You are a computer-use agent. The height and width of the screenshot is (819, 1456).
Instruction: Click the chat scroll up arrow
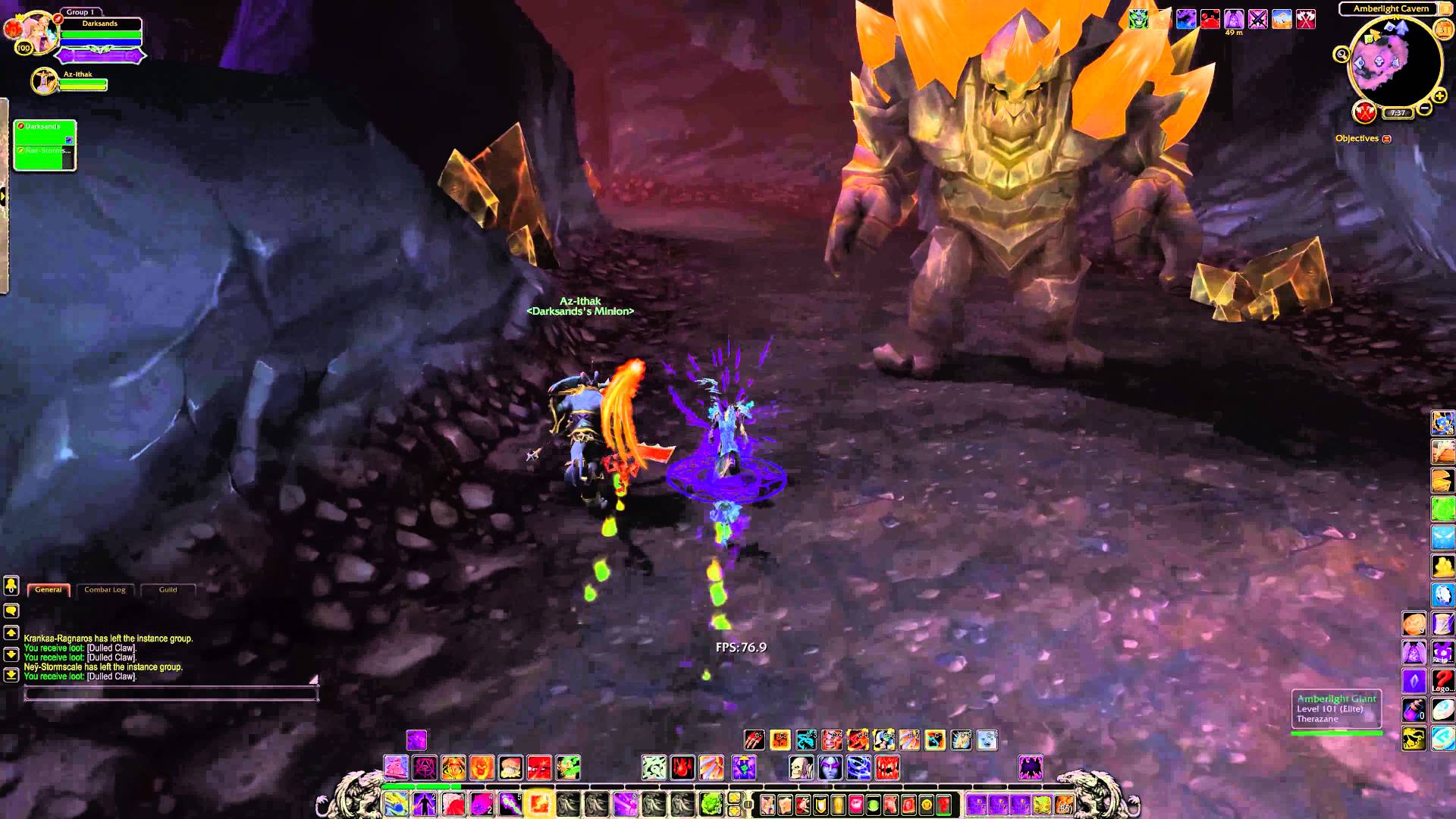point(11,633)
